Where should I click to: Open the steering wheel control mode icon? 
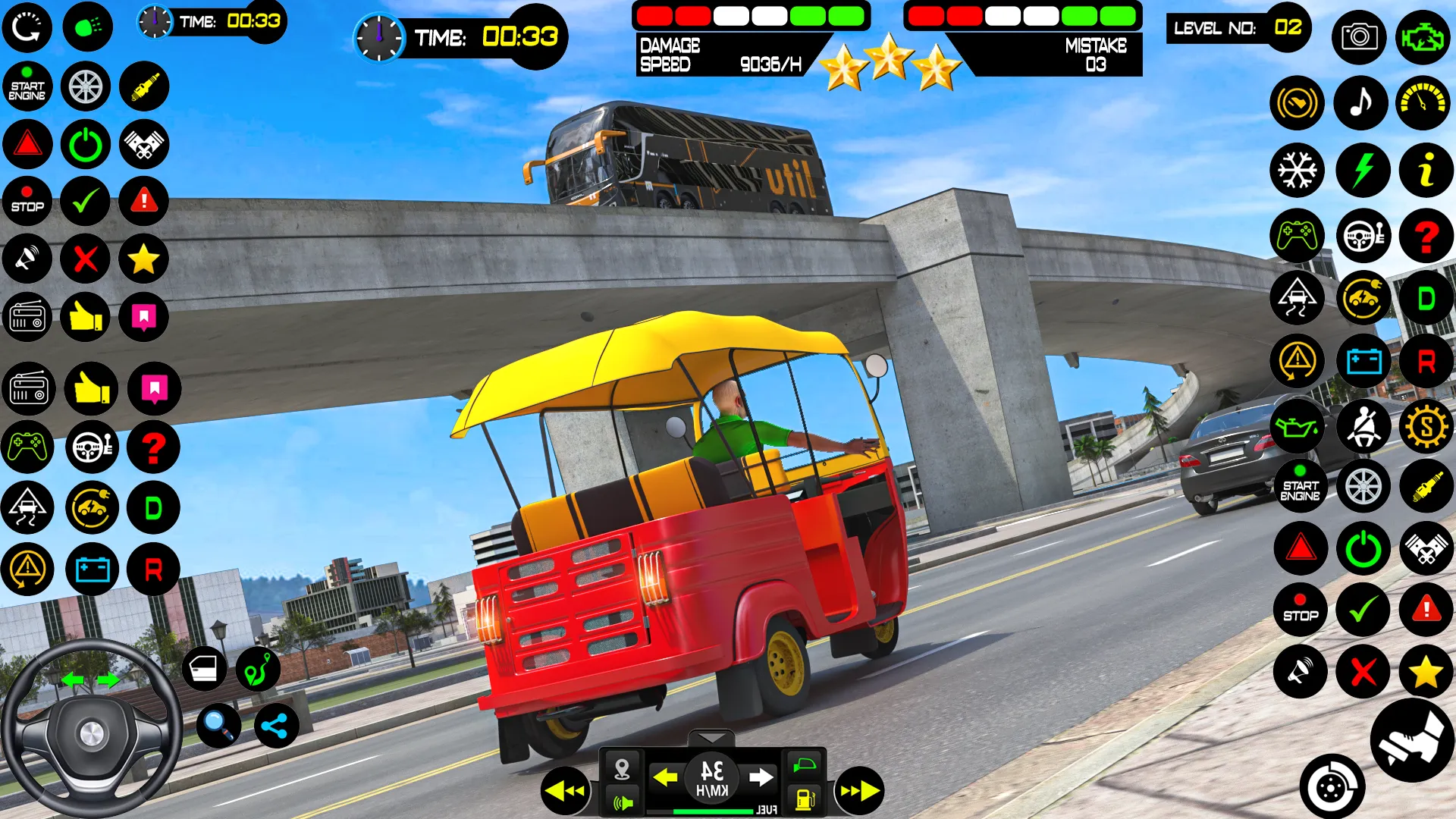click(91, 448)
